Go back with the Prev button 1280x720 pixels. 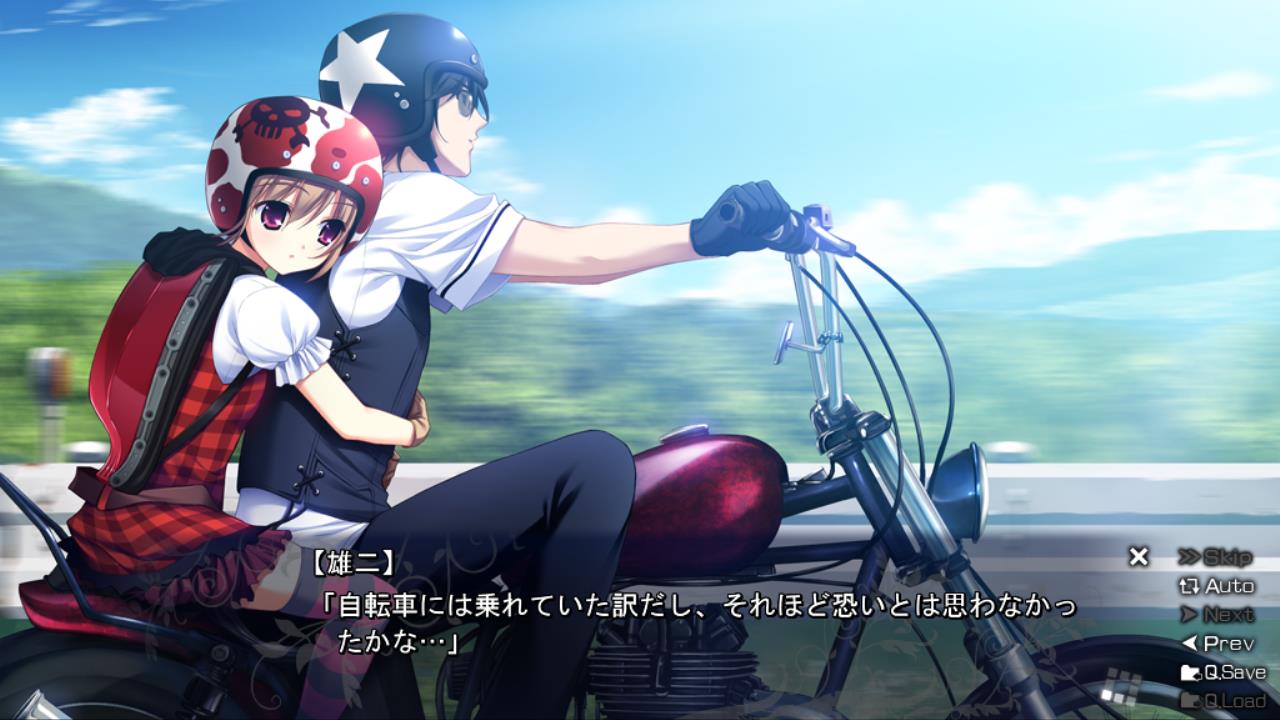(1217, 644)
